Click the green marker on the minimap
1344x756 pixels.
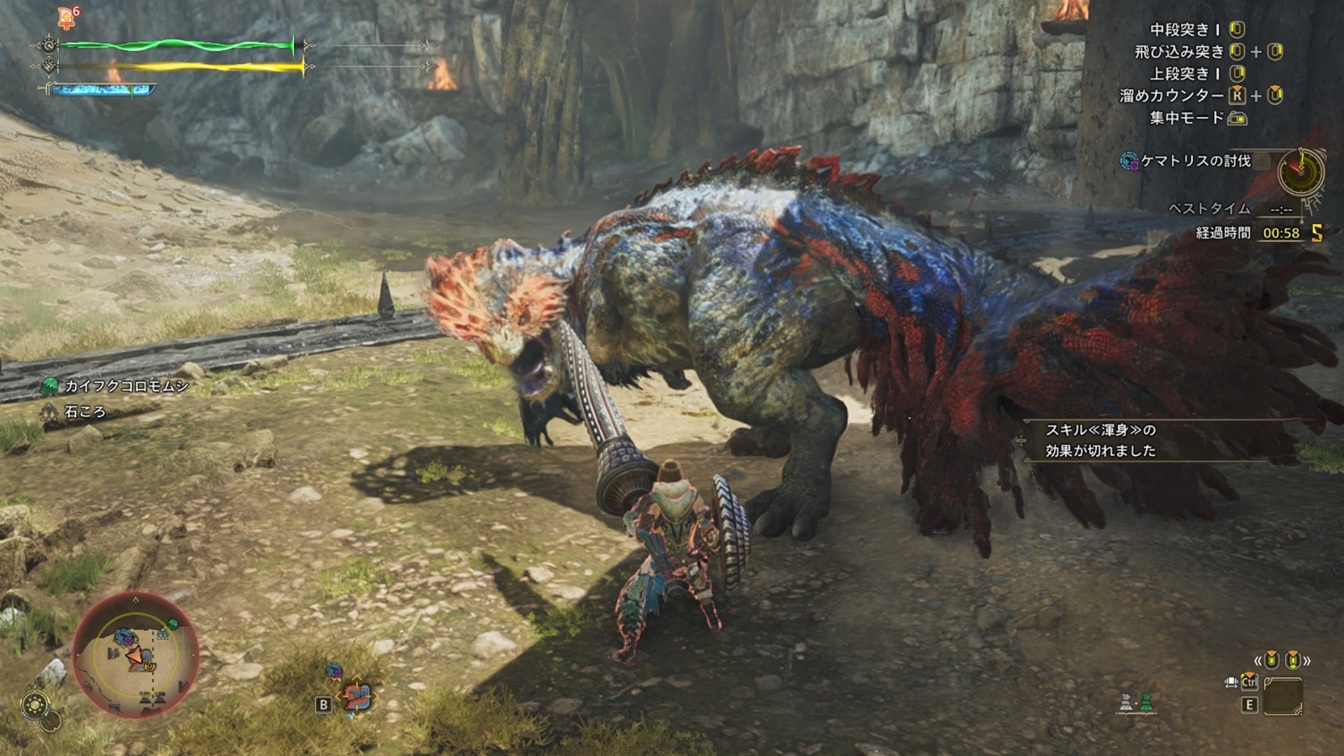click(x=173, y=624)
